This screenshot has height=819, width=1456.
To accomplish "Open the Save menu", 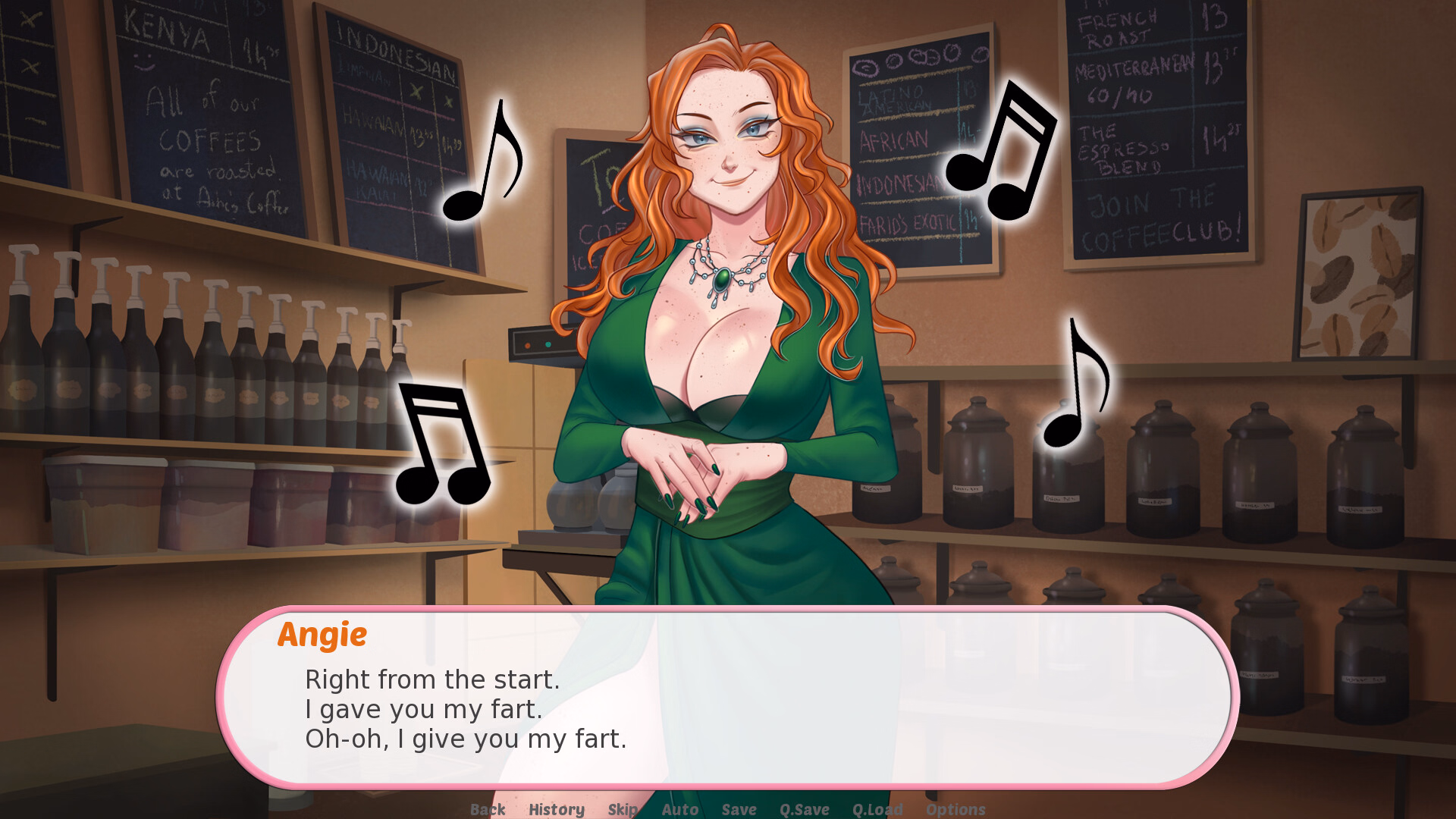I will 739,809.
